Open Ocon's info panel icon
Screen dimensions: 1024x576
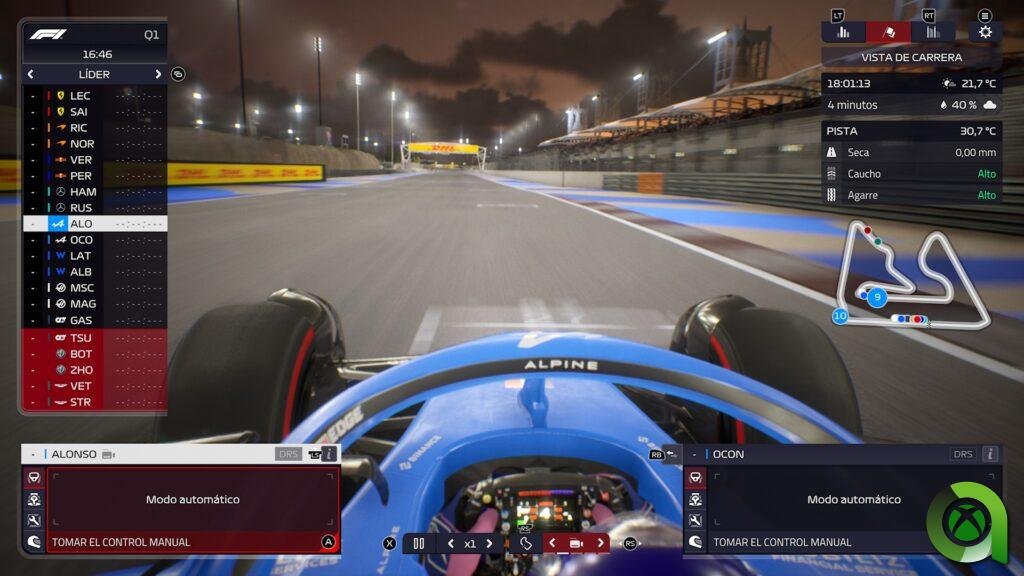pos(990,454)
